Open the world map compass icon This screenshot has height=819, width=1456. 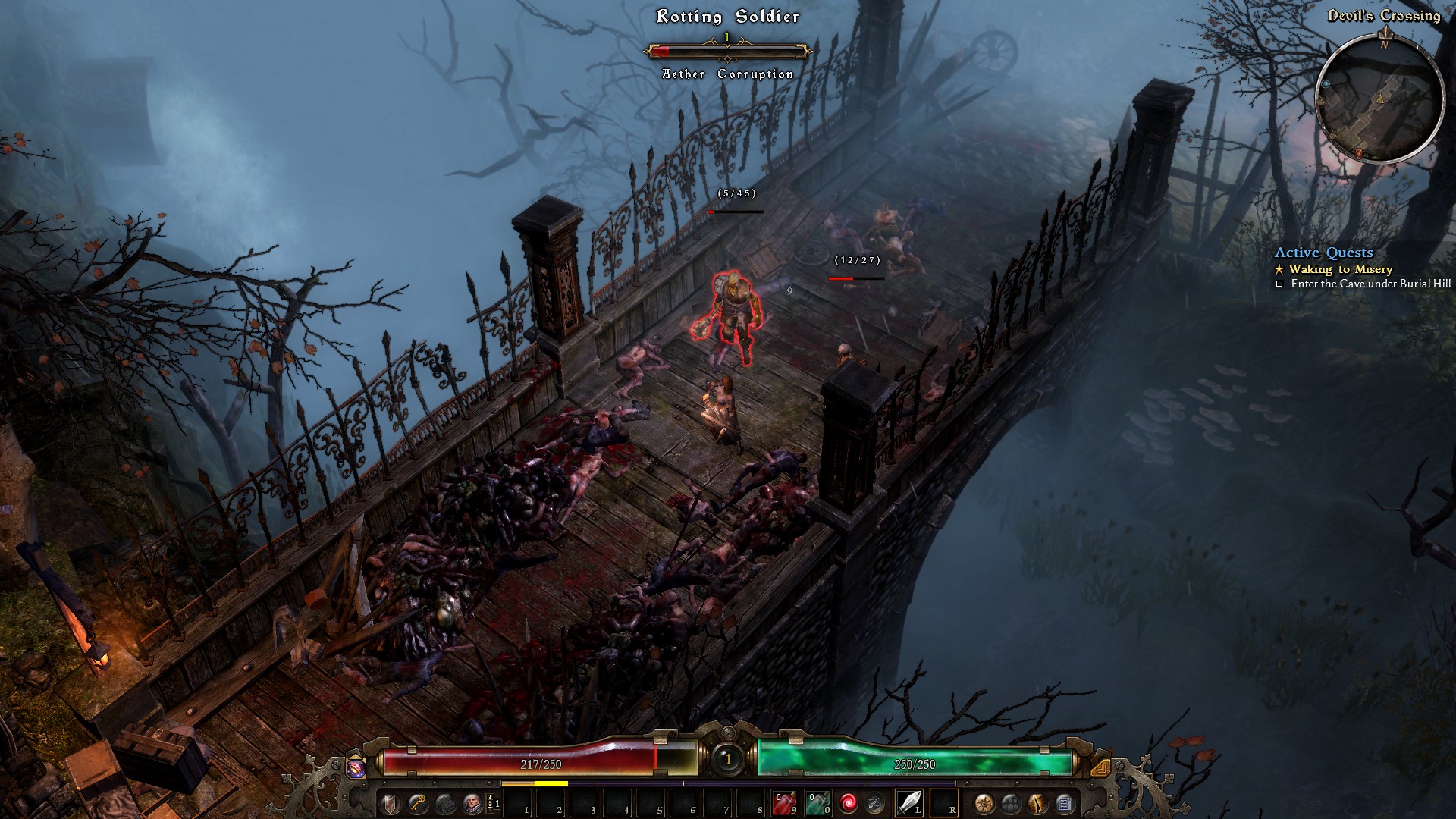click(984, 803)
